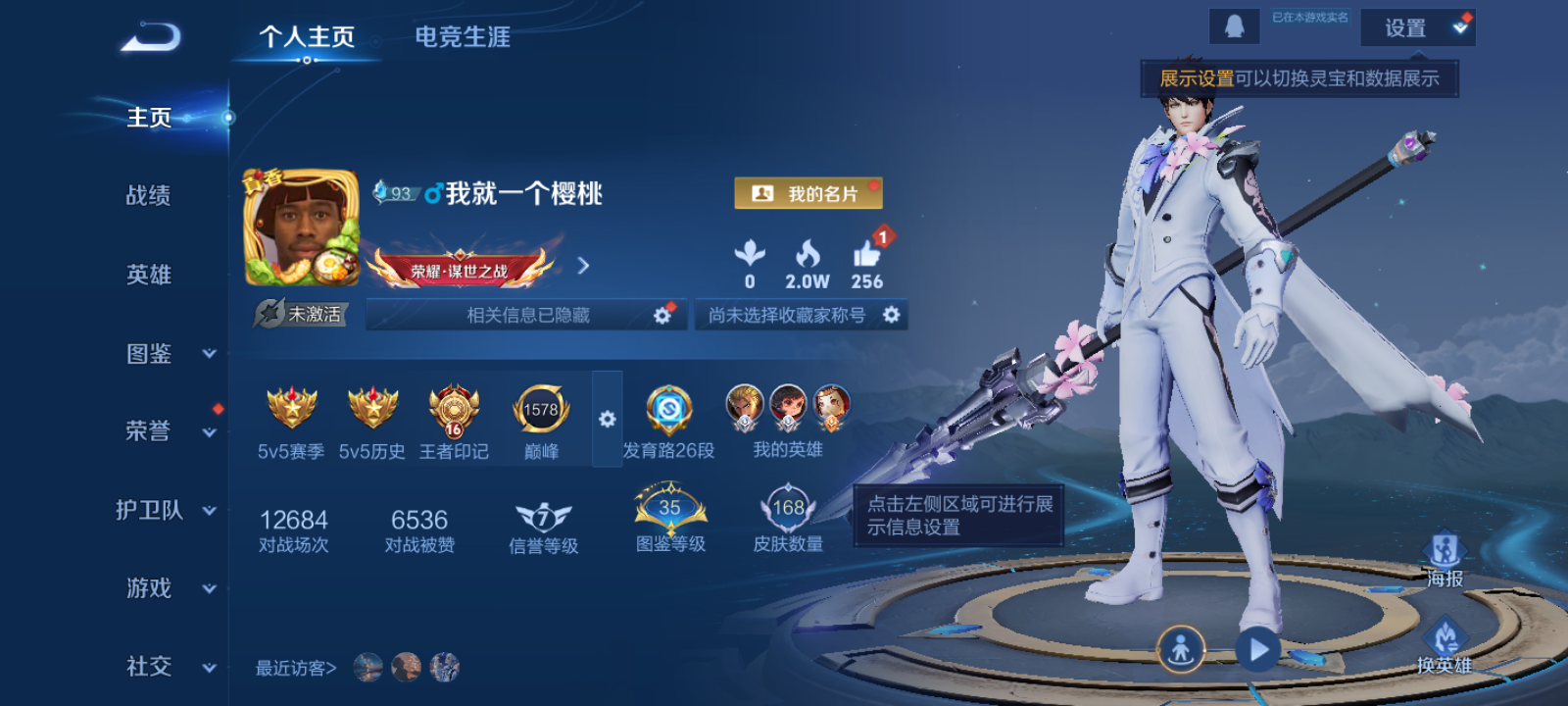Click the 我的名片 button
The image size is (1568, 706).
tap(808, 193)
